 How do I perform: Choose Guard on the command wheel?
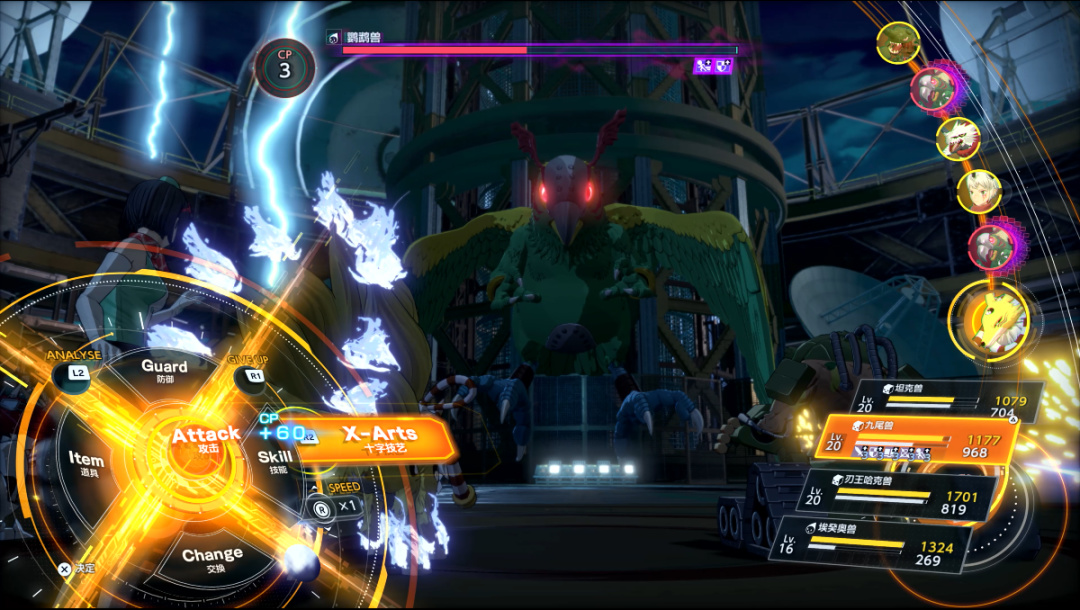164,371
